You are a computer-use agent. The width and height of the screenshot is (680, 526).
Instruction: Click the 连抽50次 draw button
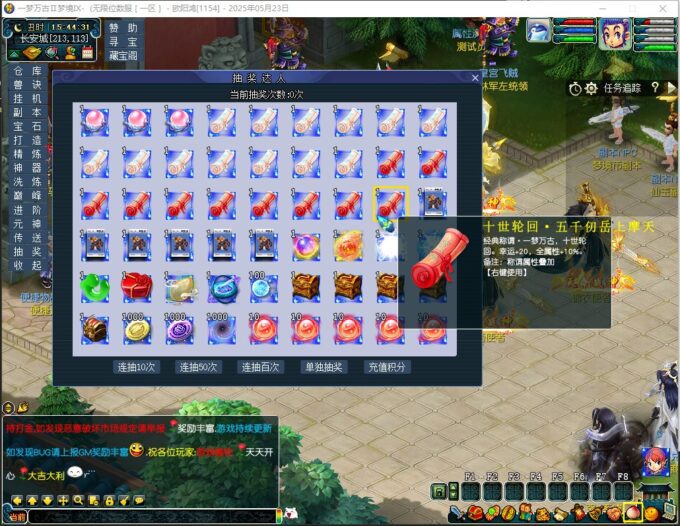point(198,367)
